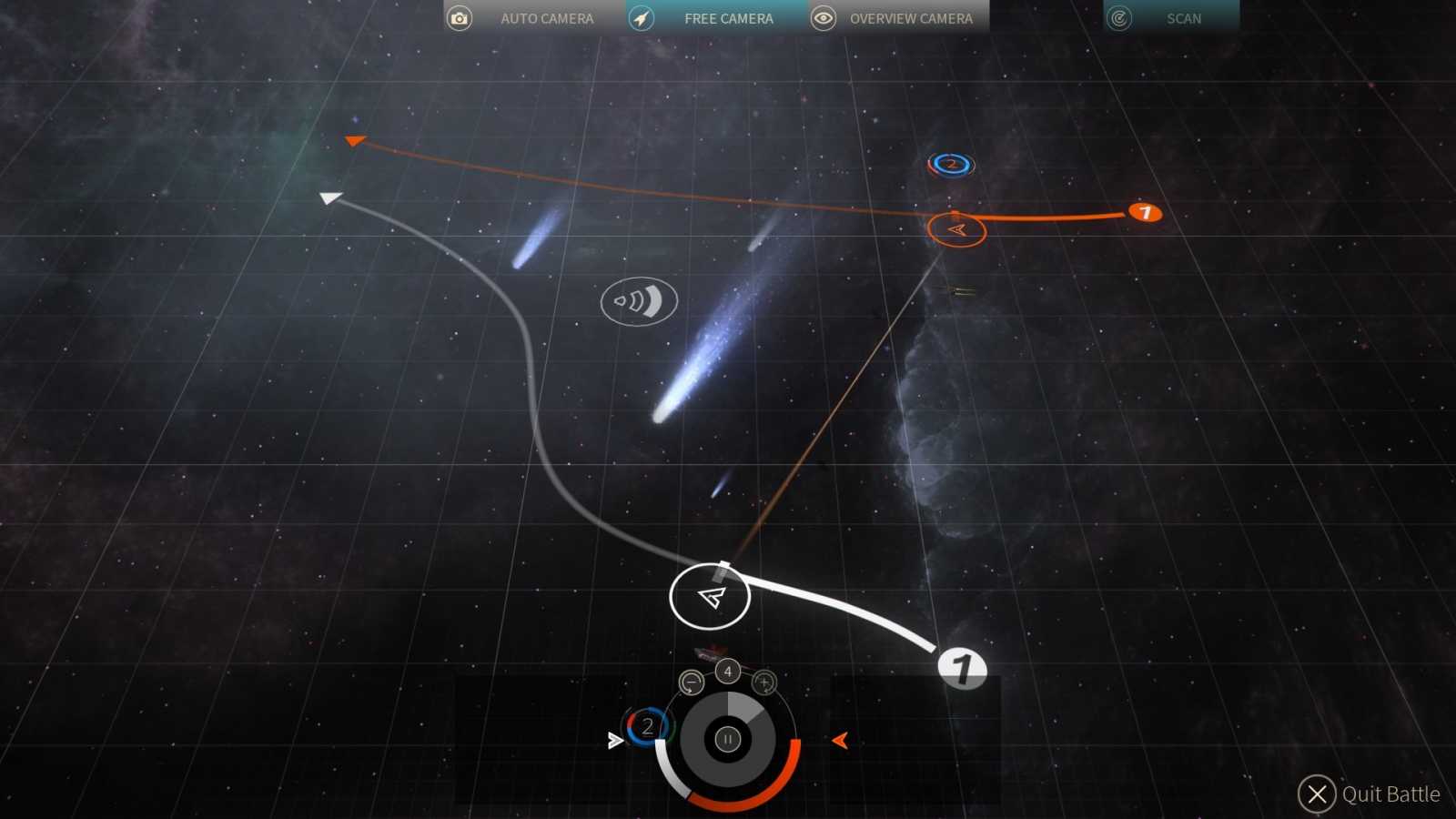Select the Free Camera view

(x=716, y=18)
